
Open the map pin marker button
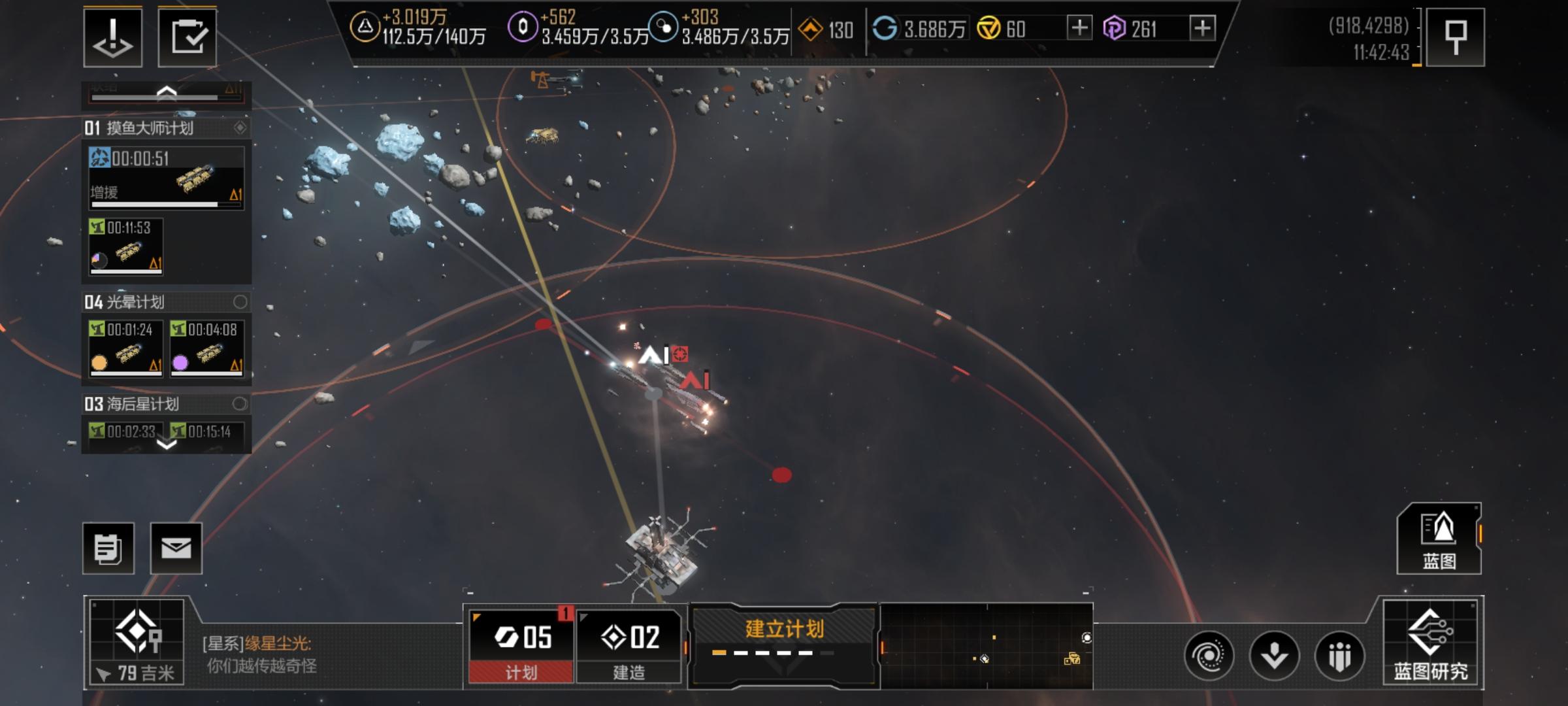[x=1455, y=38]
